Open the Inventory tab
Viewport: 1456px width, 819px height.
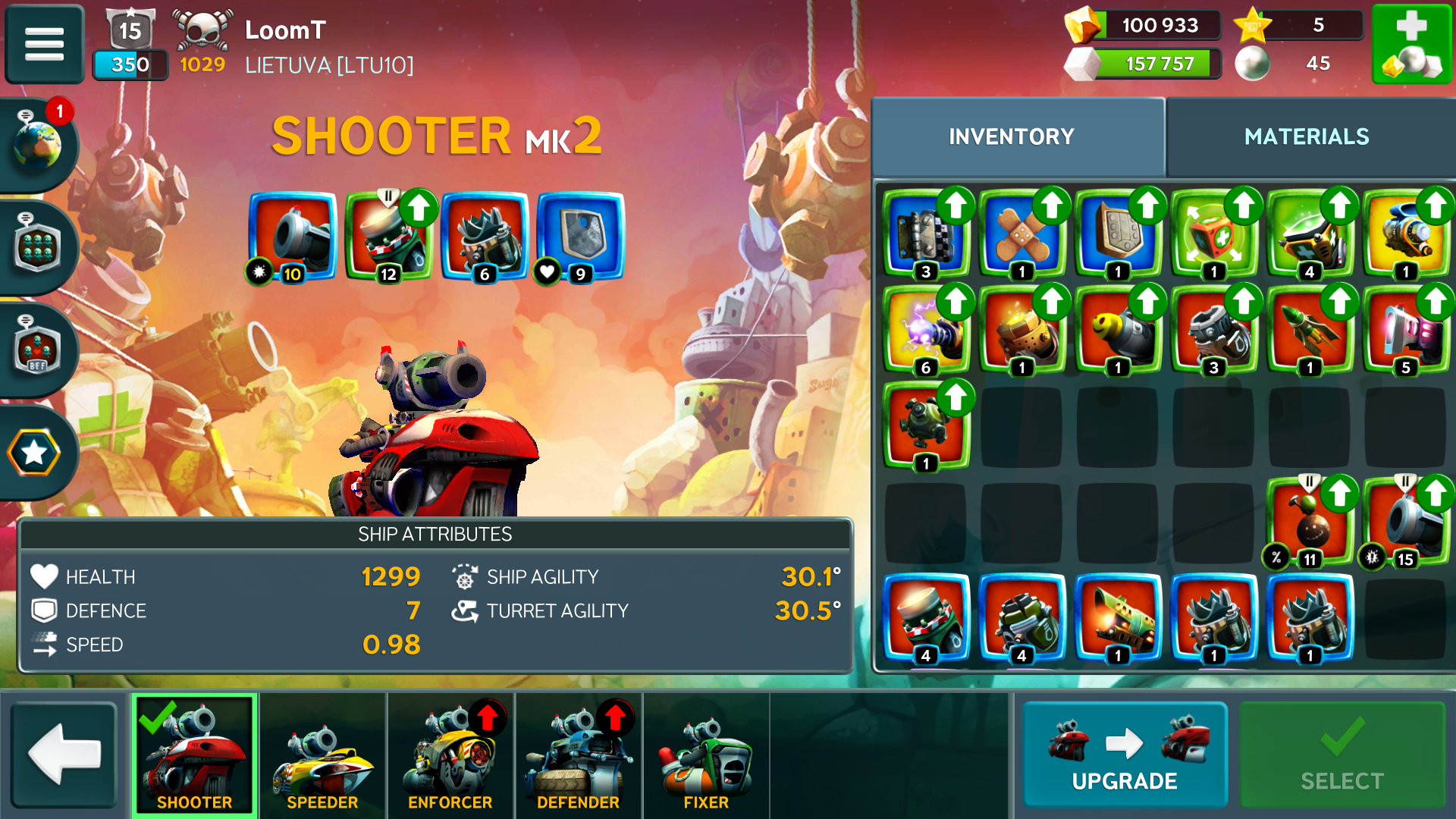[x=1012, y=136]
